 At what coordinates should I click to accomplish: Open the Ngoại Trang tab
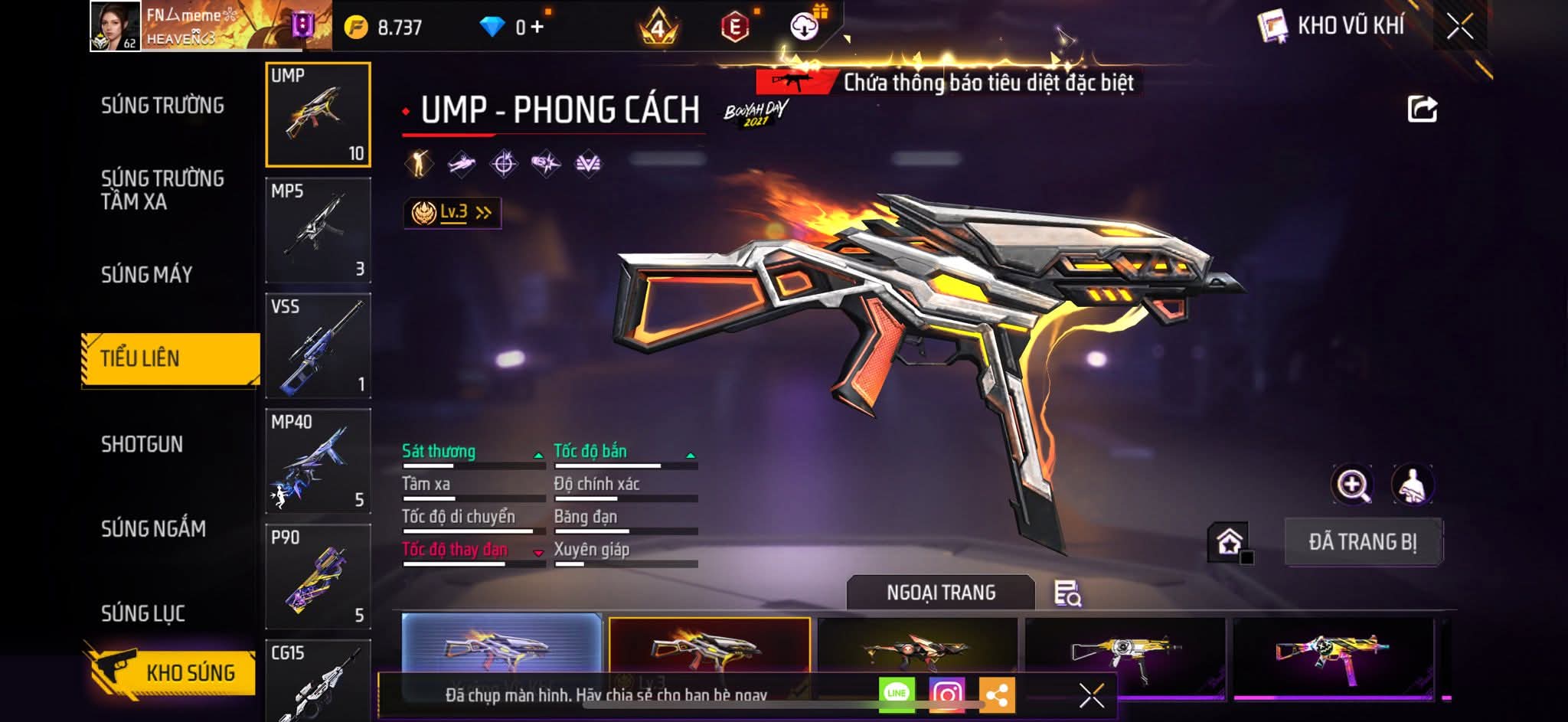point(941,593)
